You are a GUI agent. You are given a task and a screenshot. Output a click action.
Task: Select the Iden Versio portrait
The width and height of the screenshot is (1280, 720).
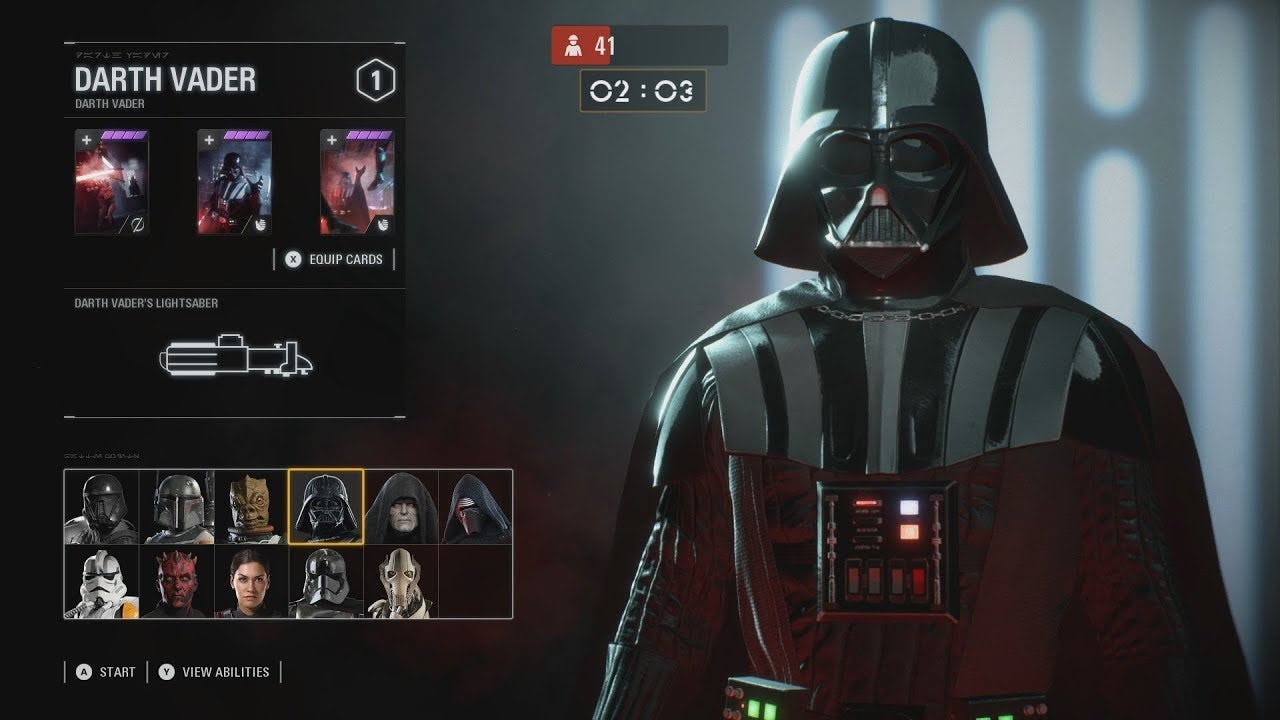pyautogui.click(x=251, y=582)
